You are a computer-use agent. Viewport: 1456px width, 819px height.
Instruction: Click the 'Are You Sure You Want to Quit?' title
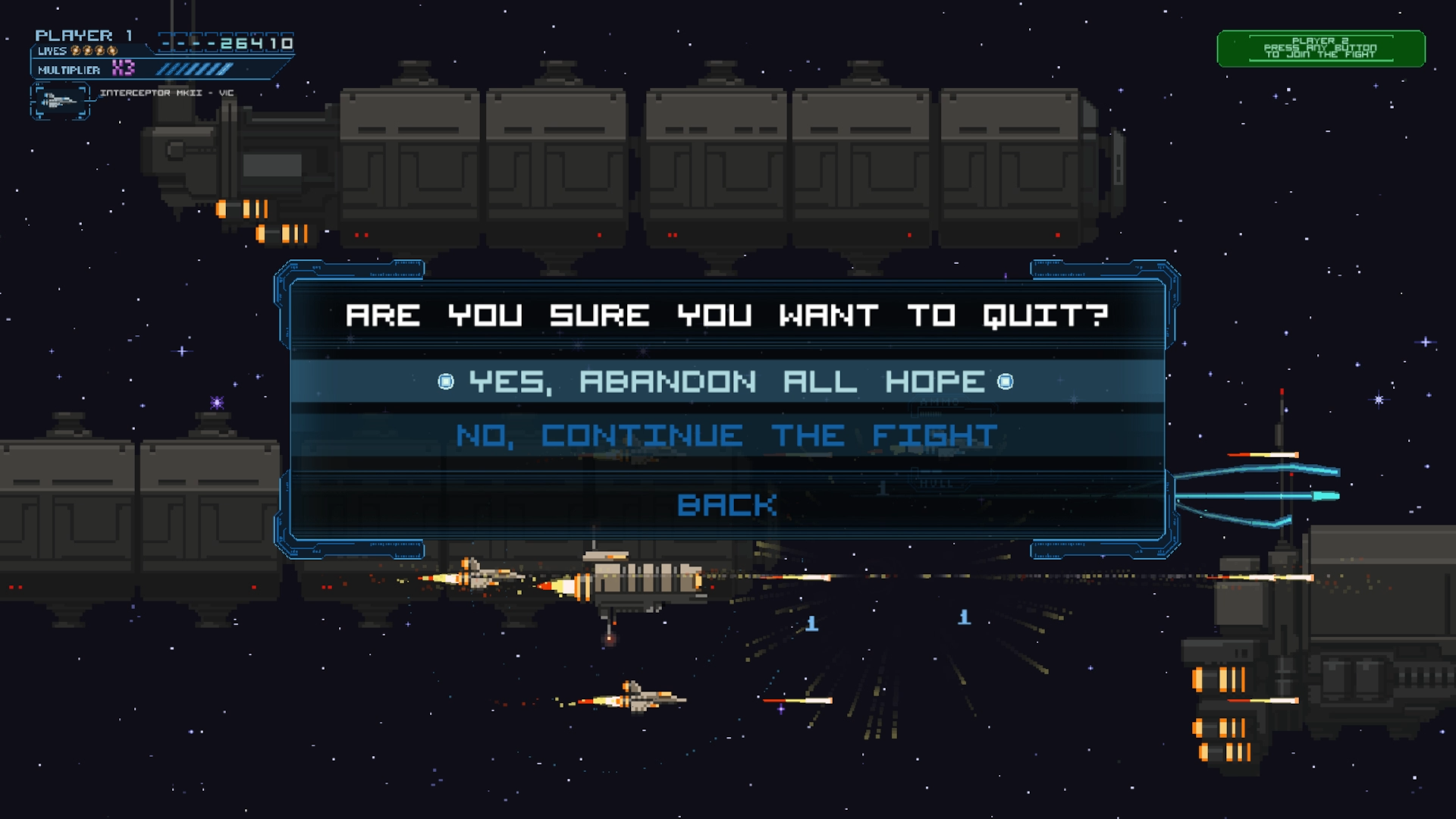pyautogui.click(x=728, y=316)
